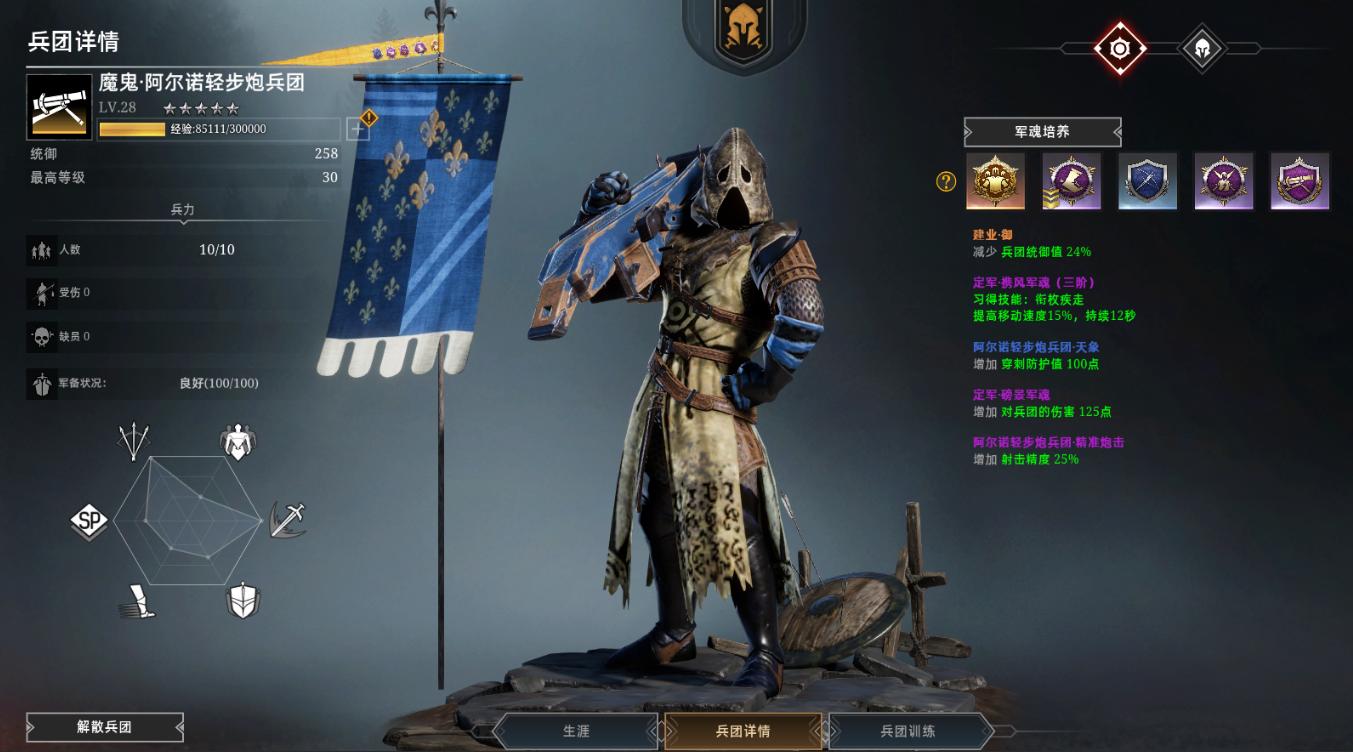The height and width of the screenshot is (752, 1353).
Task: Click the plus button beside experience bar
Action: point(357,129)
